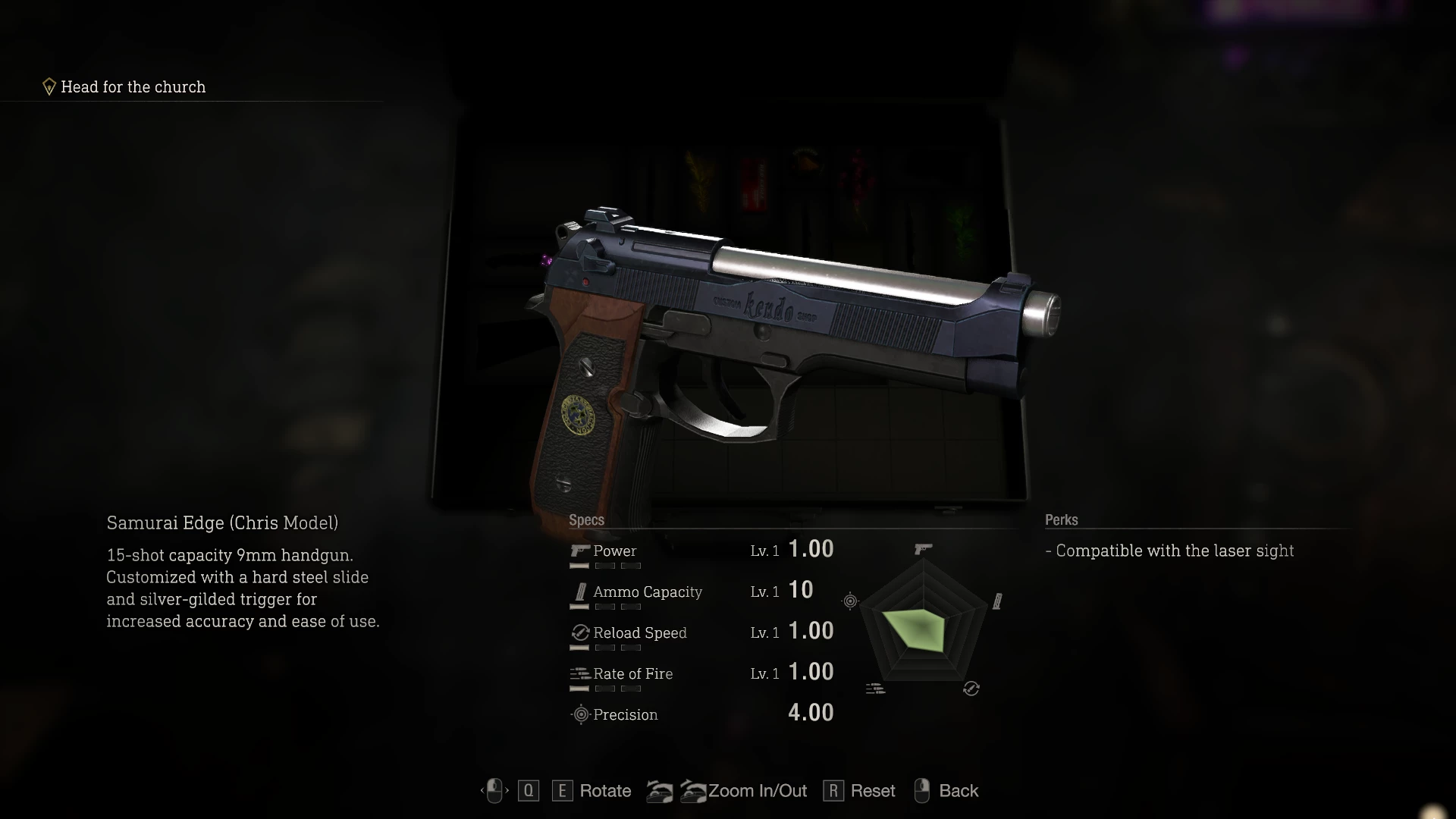The image size is (1456, 819).
Task: Click the pentagon stats radar chart
Action: pyautogui.click(x=923, y=623)
